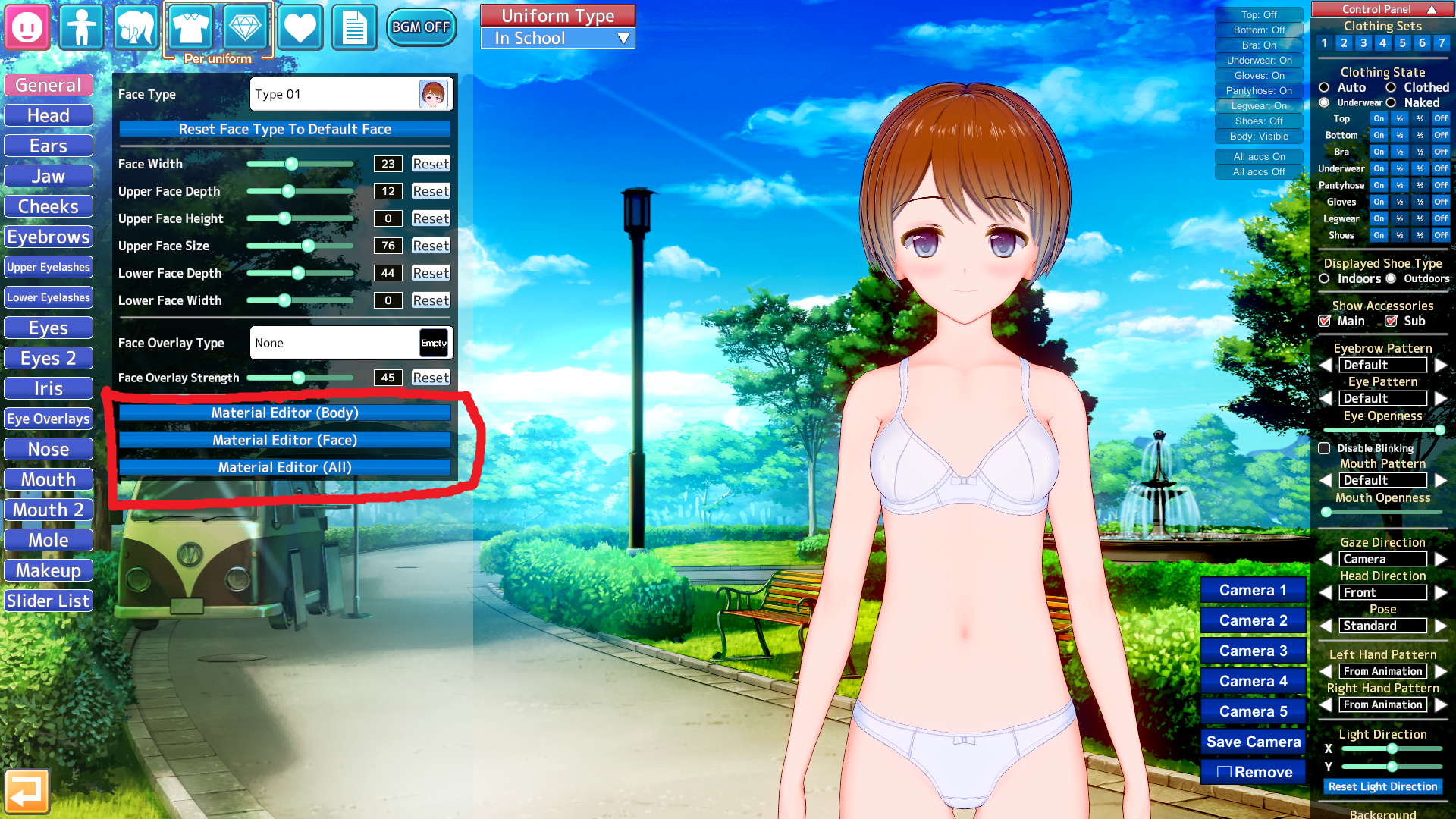Reset Light Direction
The width and height of the screenshot is (1456, 819).
click(x=1382, y=786)
